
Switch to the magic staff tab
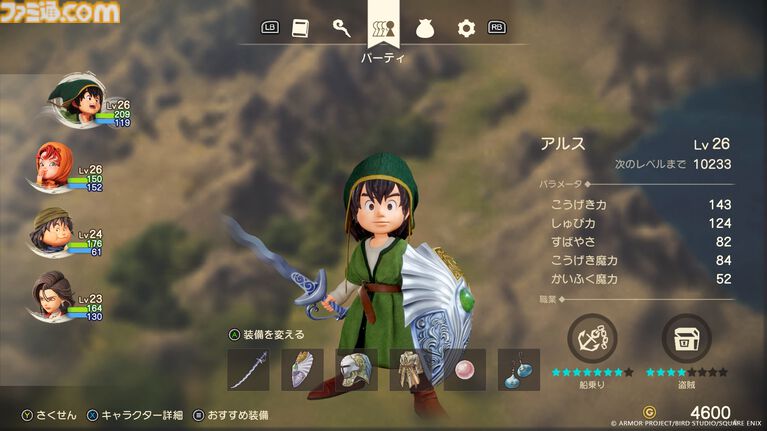tap(341, 28)
